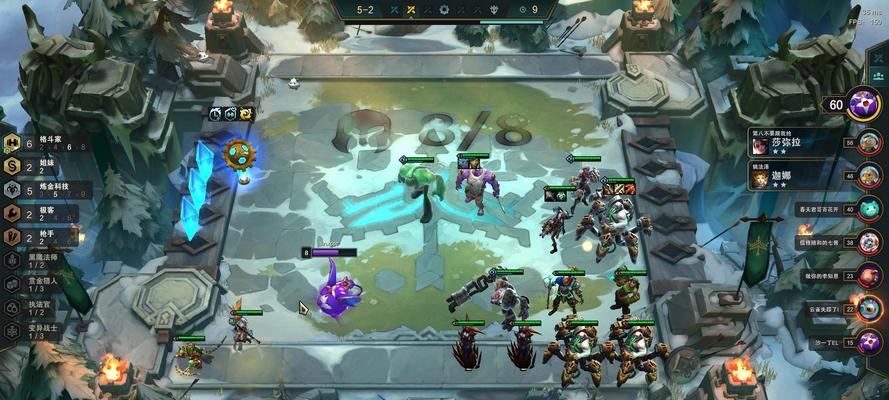The height and width of the screenshot is (400, 889).
Task: Select the 极客 trait entry
Action: click(x=40, y=213)
